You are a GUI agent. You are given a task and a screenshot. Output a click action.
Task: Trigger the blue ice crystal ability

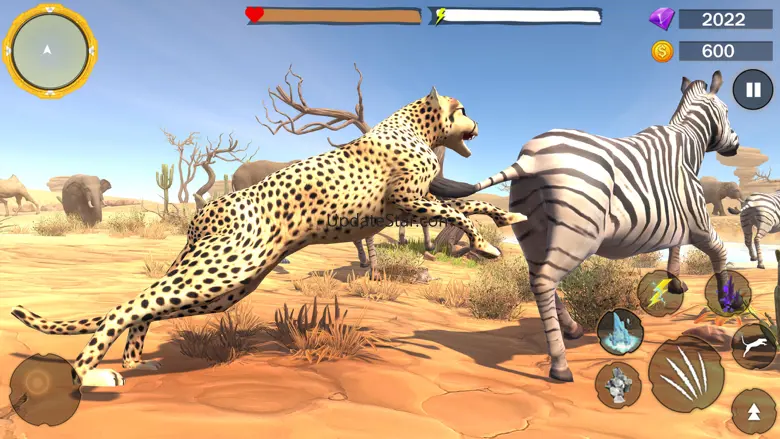(619, 331)
